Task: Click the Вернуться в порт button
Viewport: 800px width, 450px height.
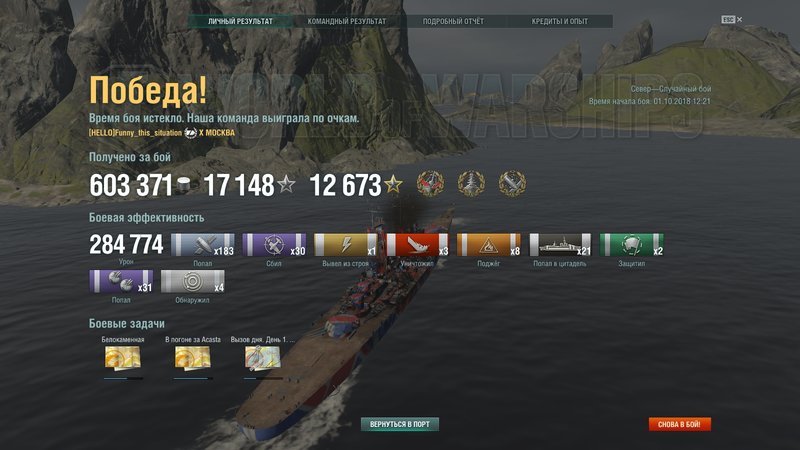Action: tap(400, 424)
